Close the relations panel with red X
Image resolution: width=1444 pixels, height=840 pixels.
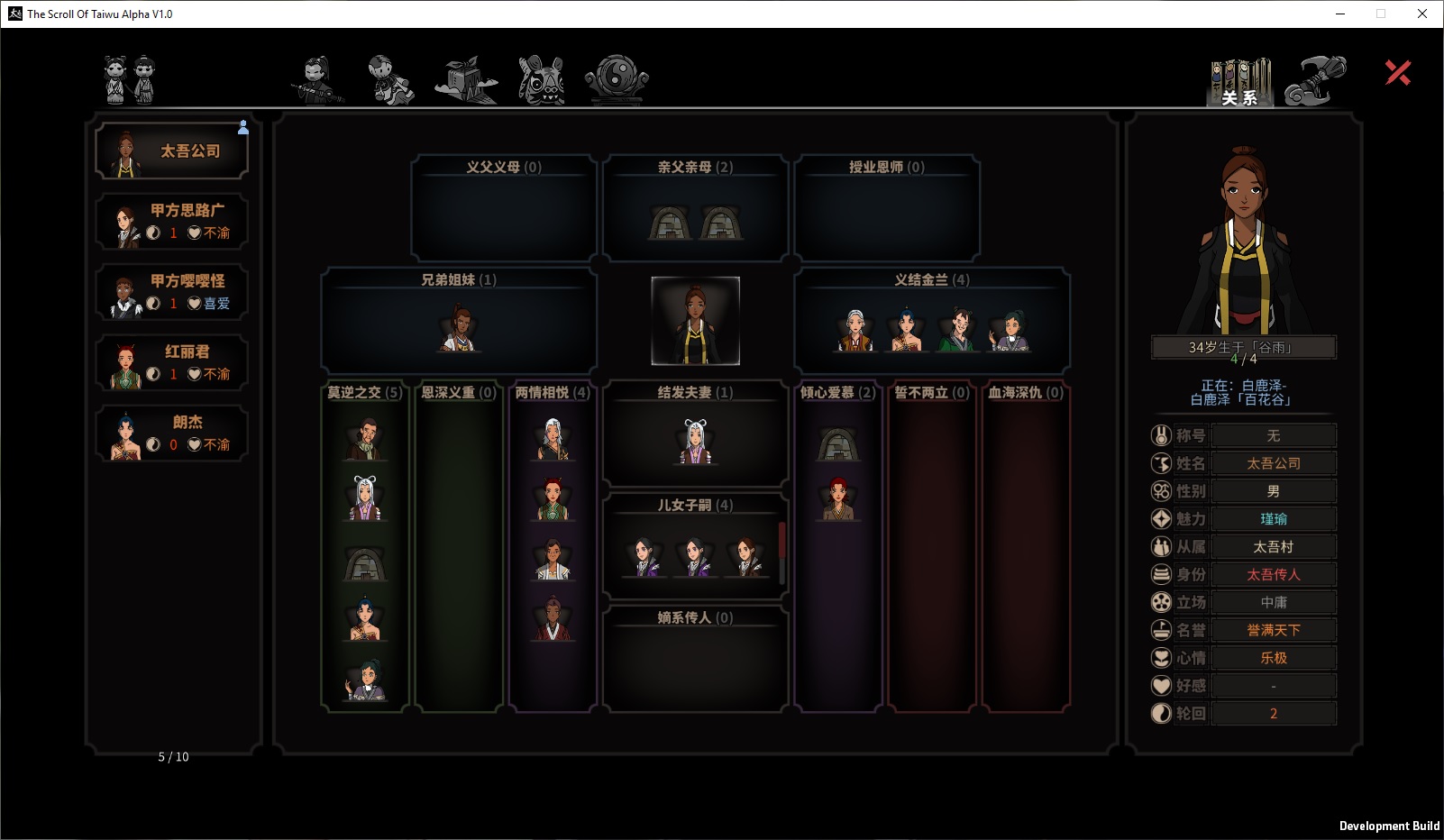click(1398, 73)
